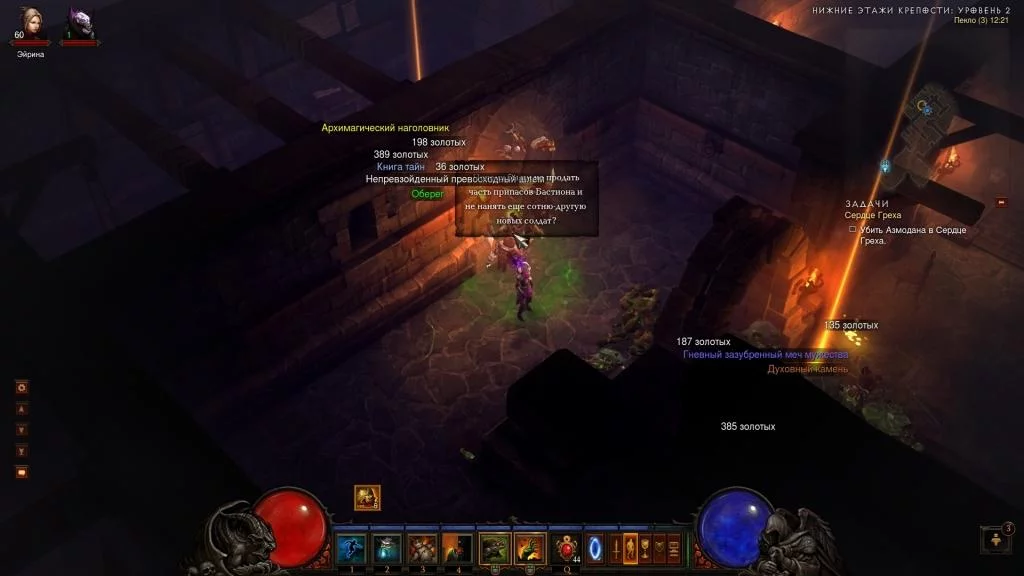Open the notification icon with 3 badge

tap(996, 539)
